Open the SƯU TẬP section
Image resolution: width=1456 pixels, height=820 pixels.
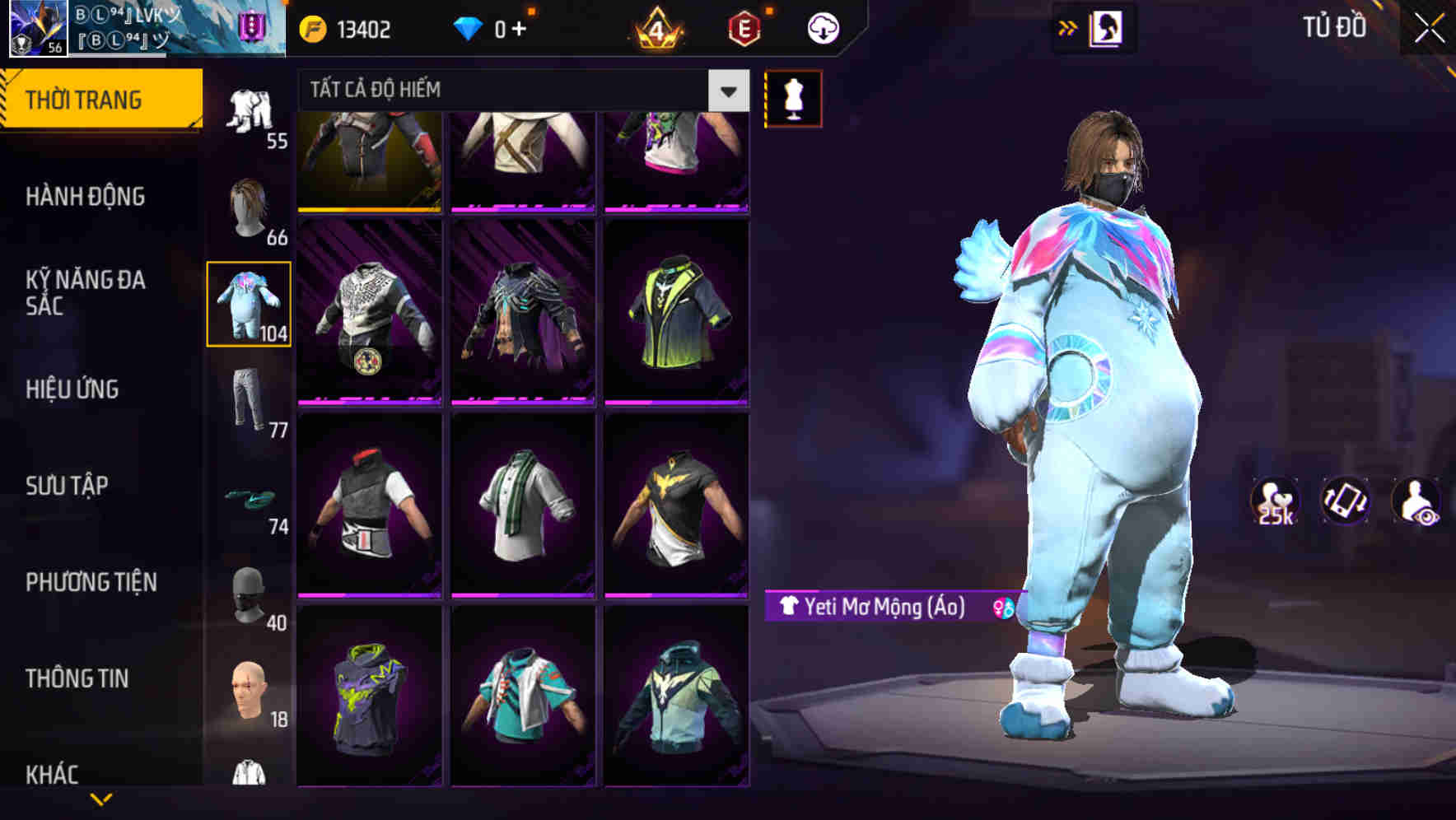(66, 486)
